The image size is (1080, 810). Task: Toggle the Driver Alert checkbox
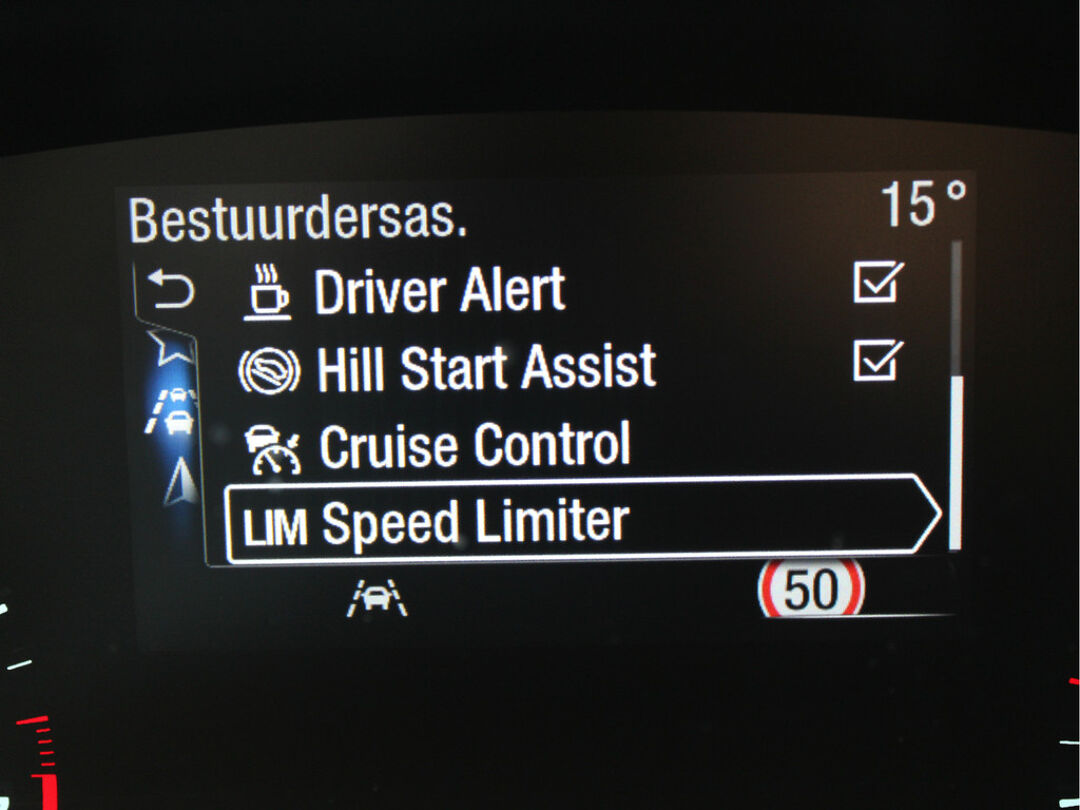(x=878, y=284)
